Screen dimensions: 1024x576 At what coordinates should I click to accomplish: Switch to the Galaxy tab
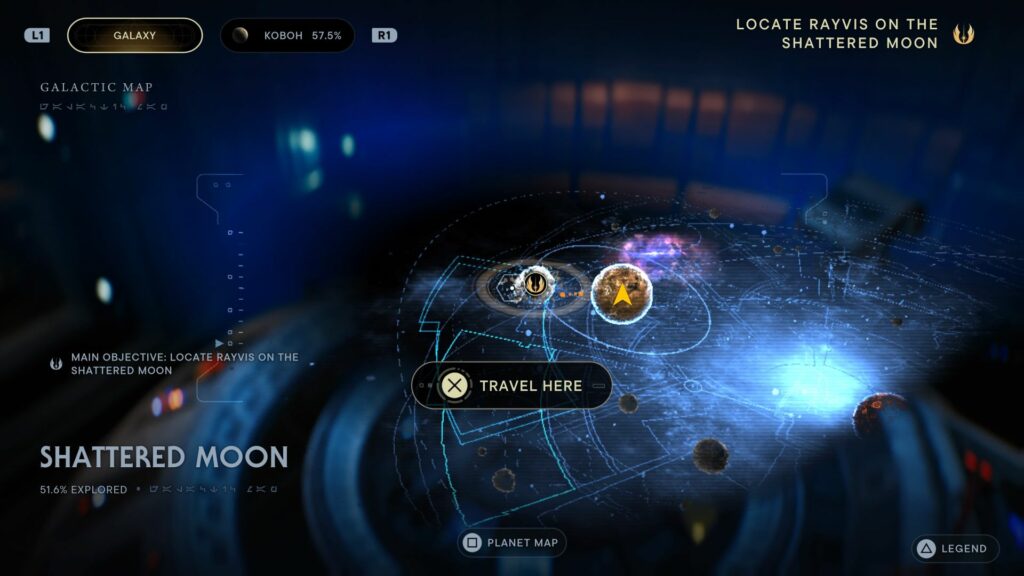coord(134,35)
